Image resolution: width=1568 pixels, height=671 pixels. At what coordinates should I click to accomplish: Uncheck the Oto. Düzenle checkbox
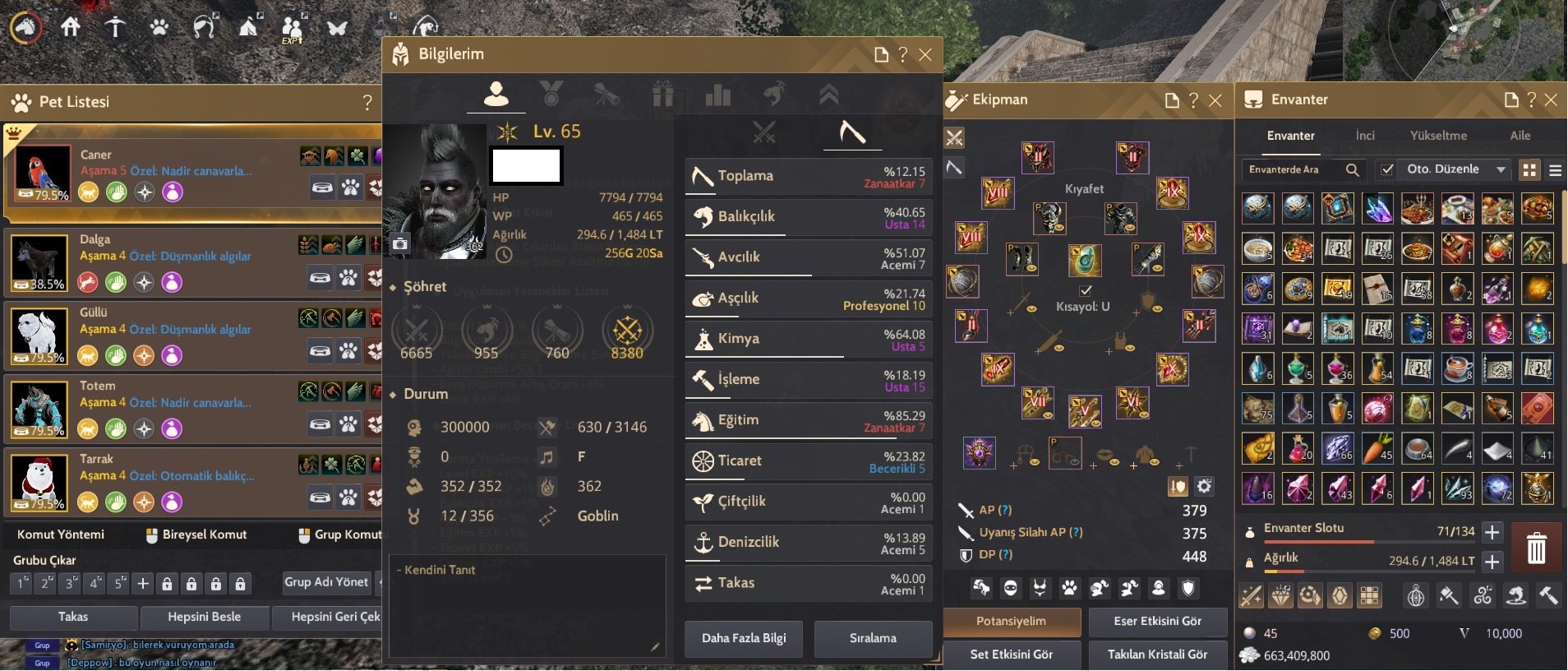click(1389, 169)
